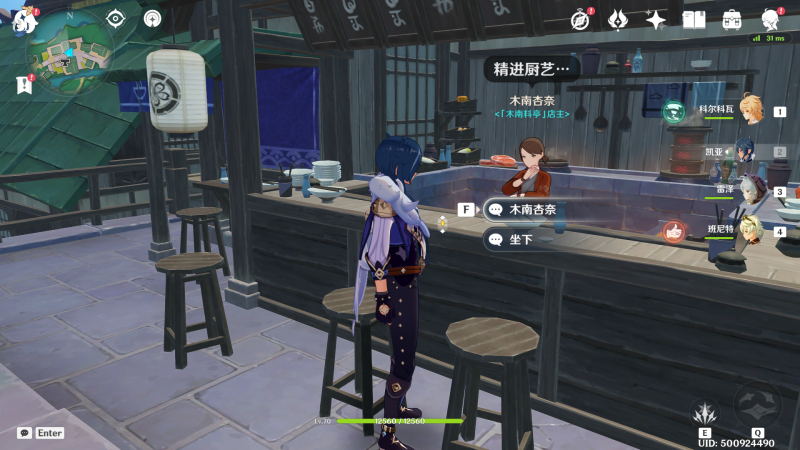This screenshot has height=450, width=800.
Task: Activate the elemental skill icon
Action: pyautogui.click(x=705, y=412)
